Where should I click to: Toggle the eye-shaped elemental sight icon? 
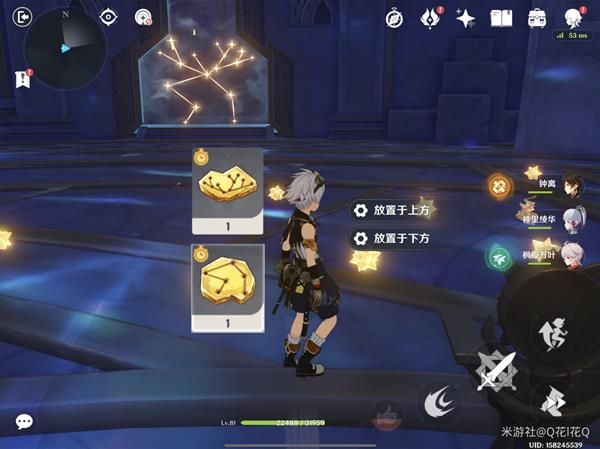[108, 17]
